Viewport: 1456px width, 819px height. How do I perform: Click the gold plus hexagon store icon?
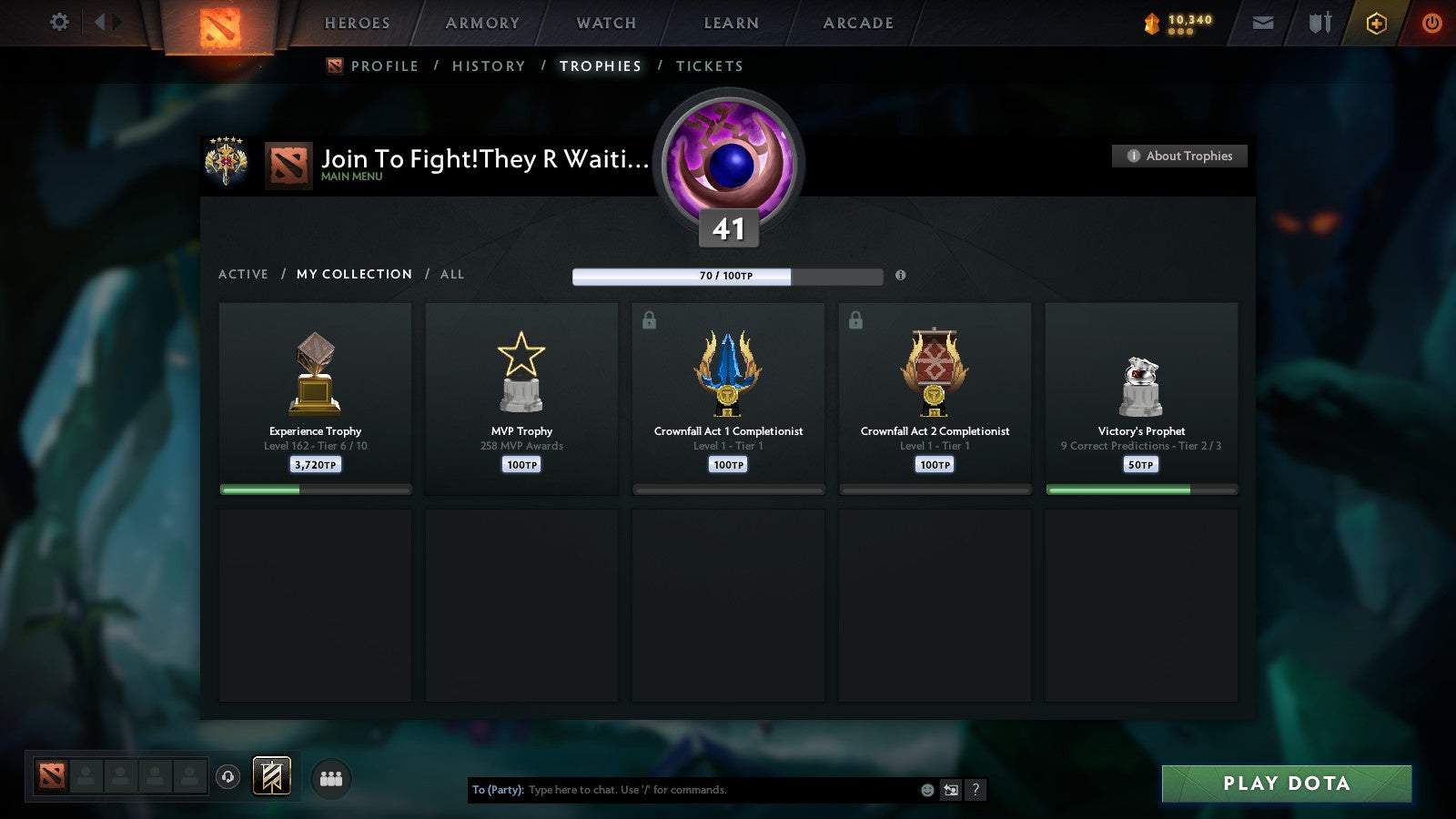pos(1376,23)
